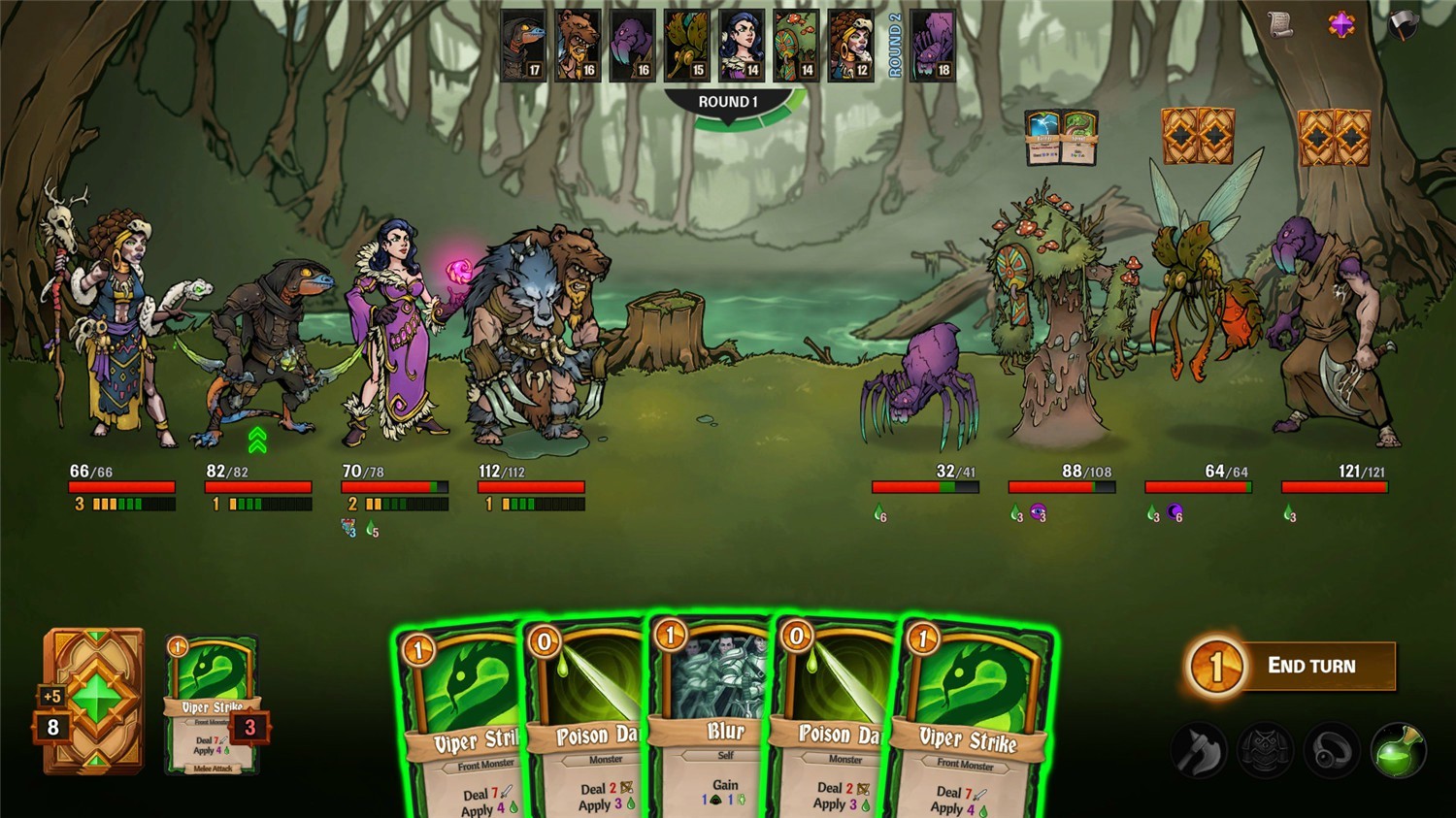View the discard pile topped by Viper Strike
Image resolution: width=1456 pixels, height=818 pixels.
coord(212,704)
